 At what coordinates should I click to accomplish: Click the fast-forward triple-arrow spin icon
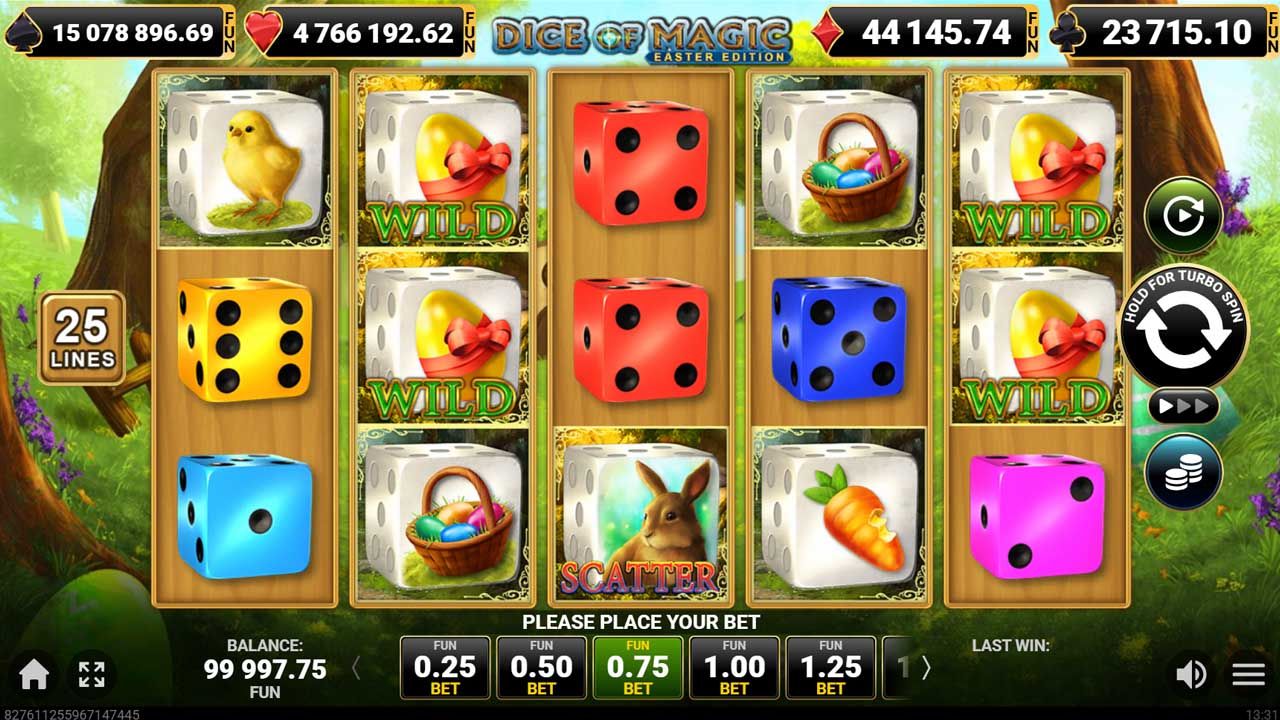1185,404
